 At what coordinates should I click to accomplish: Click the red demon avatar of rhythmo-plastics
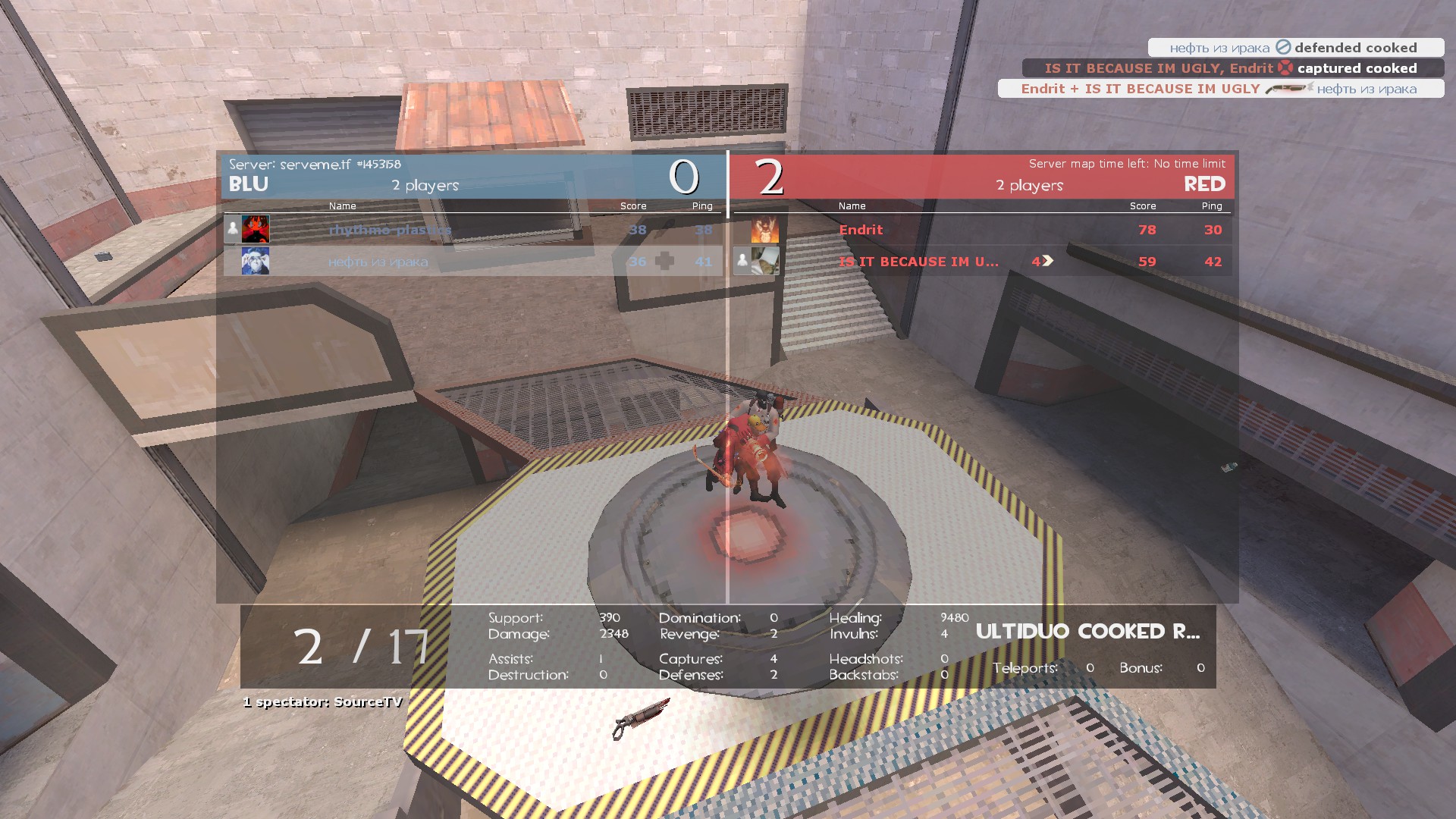[x=255, y=229]
